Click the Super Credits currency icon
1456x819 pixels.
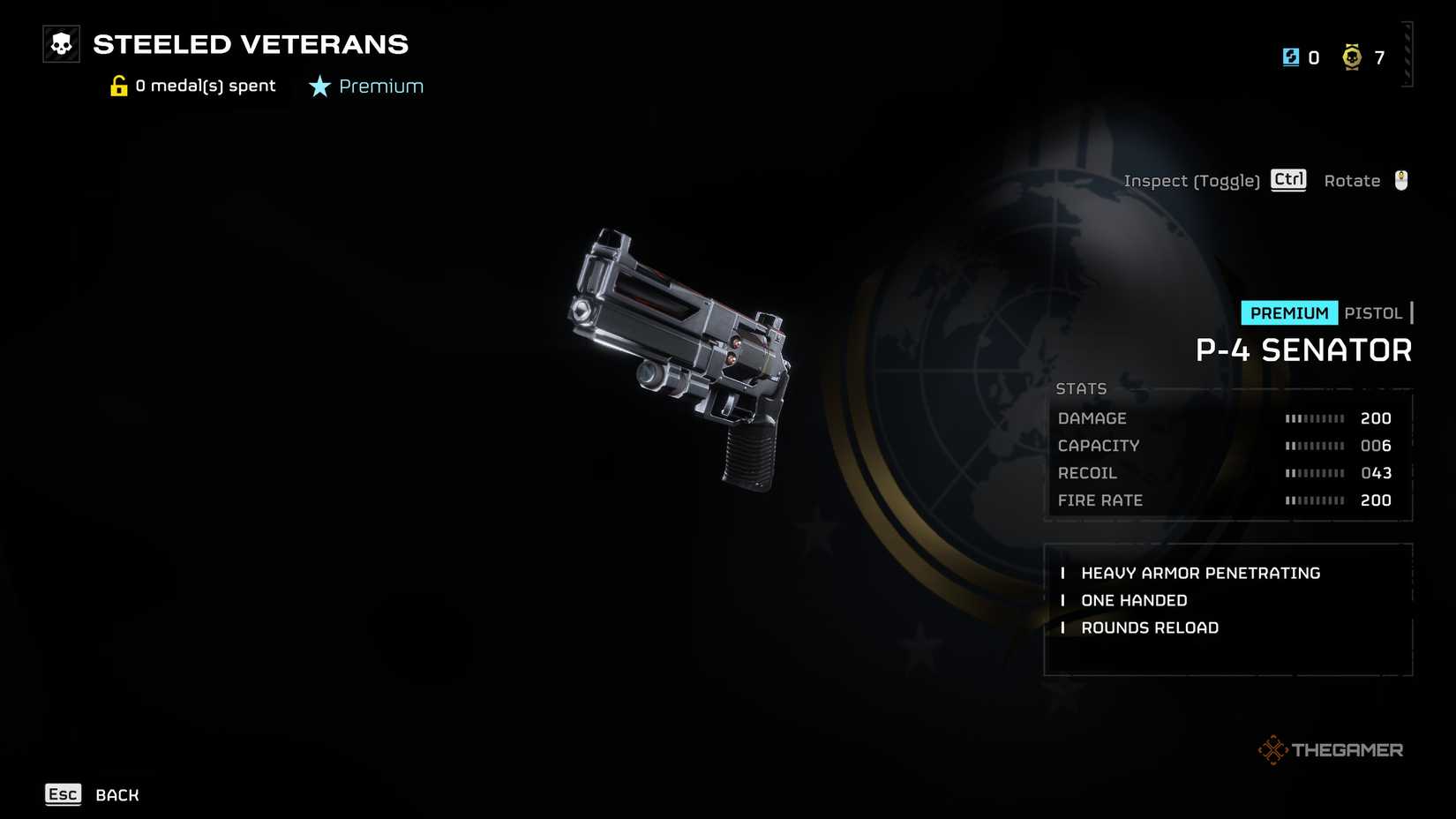(1291, 56)
